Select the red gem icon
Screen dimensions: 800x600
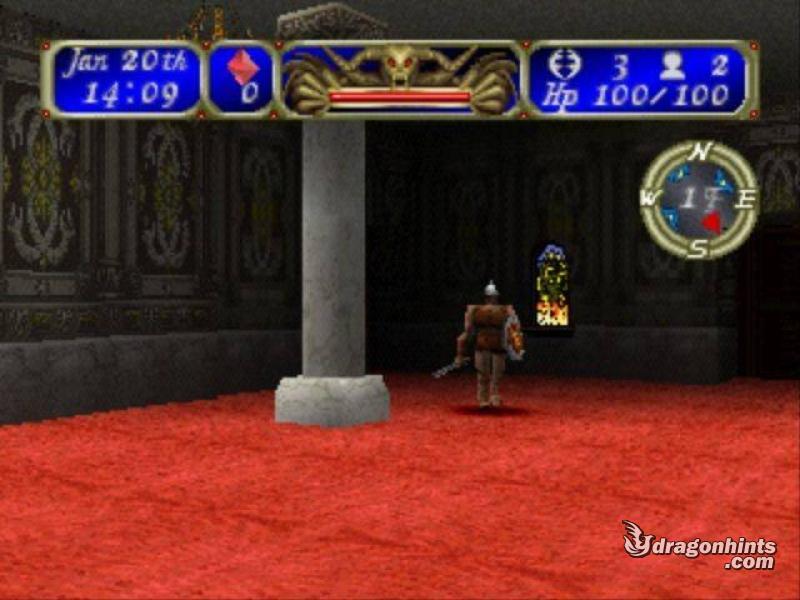pos(243,67)
